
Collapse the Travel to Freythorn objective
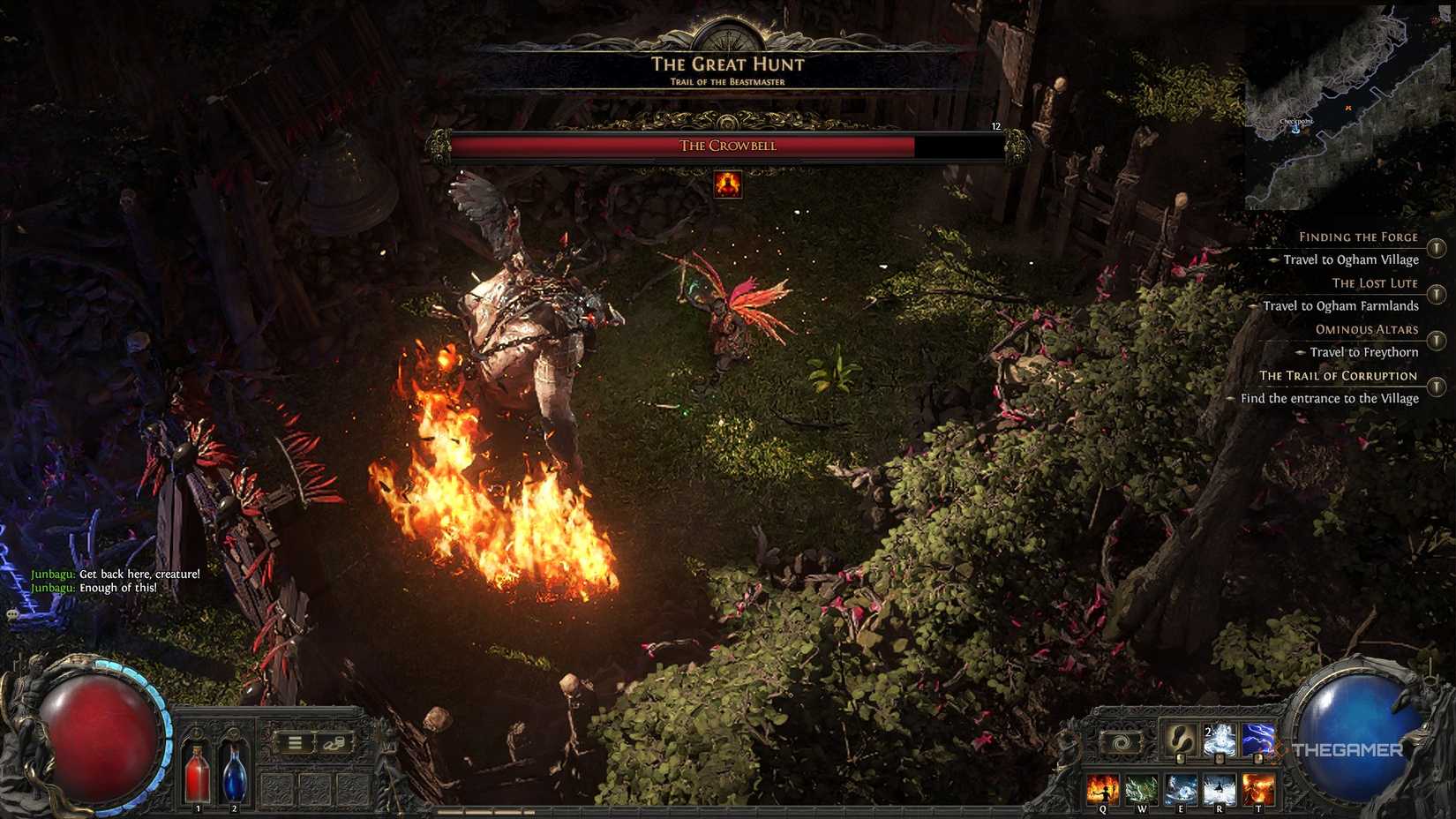pyautogui.click(x=1364, y=352)
